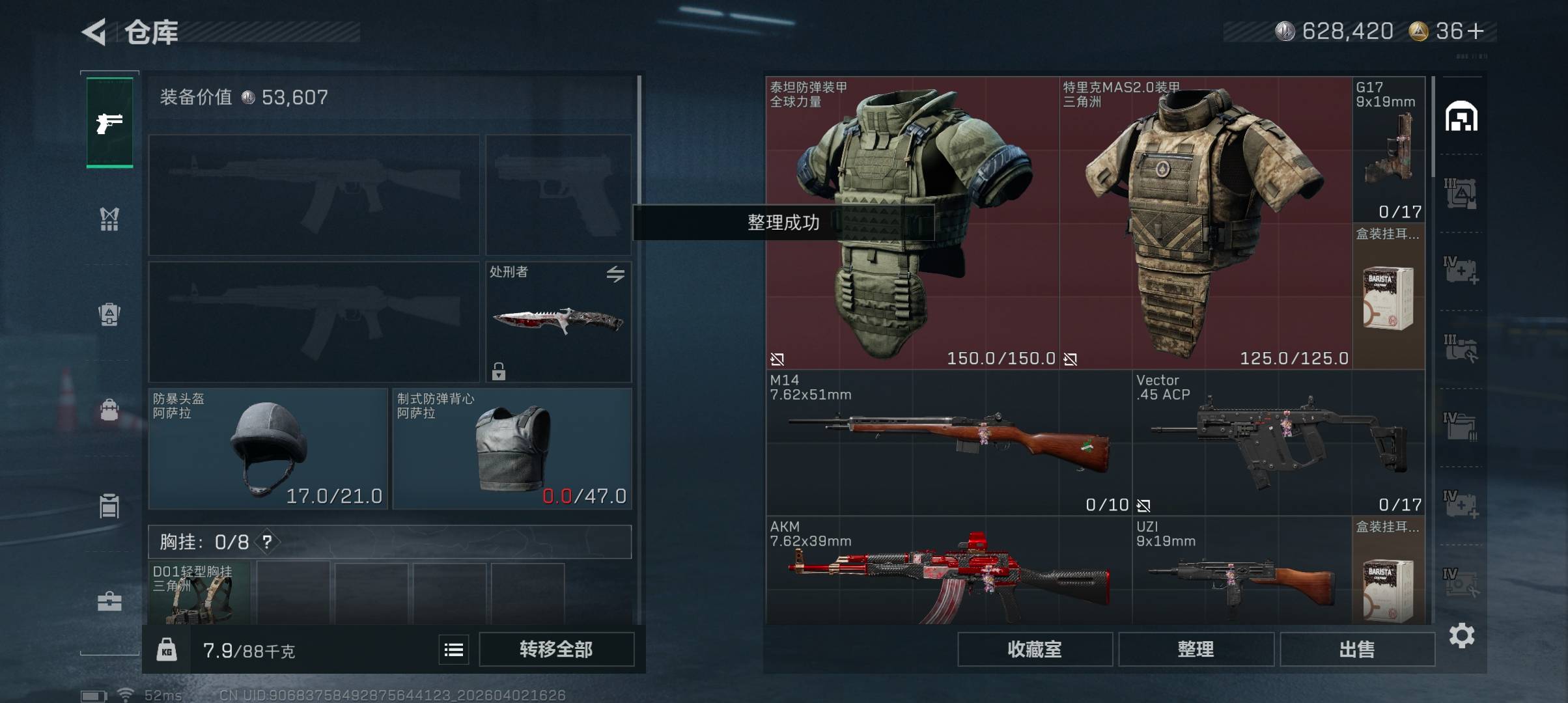Select the equipped 防暴头盔 helmet slot
The image size is (1568, 703).
pos(268,449)
